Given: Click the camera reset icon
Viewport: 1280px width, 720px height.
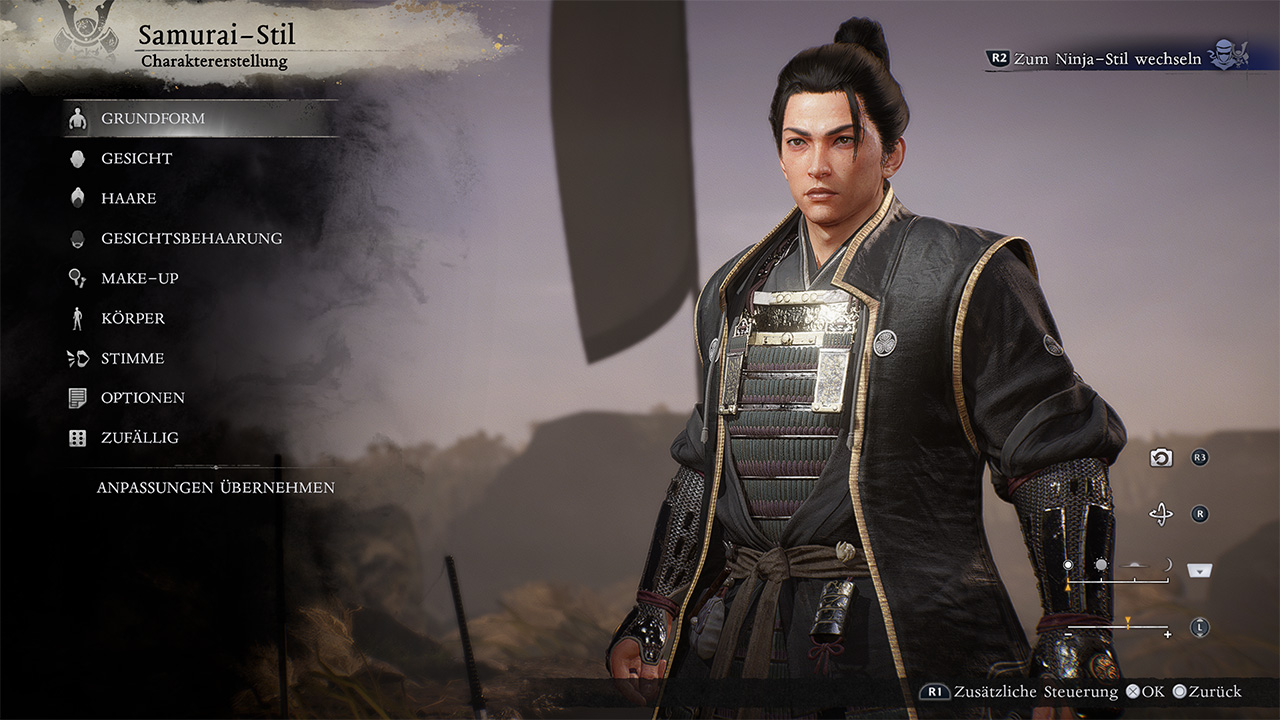Looking at the screenshot, I should (x=1161, y=458).
